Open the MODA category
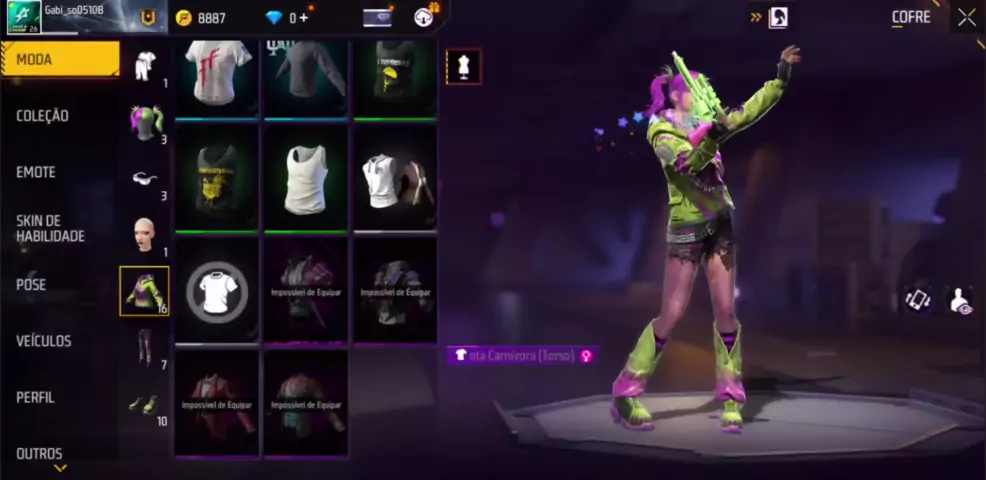Image resolution: width=986 pixels, height=480 pixels. 60,60
